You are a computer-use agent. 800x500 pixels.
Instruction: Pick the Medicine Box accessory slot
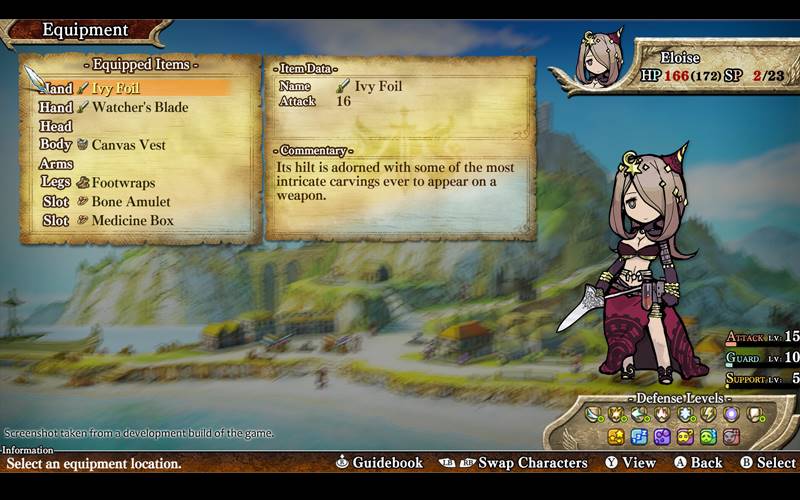point(132,221)
